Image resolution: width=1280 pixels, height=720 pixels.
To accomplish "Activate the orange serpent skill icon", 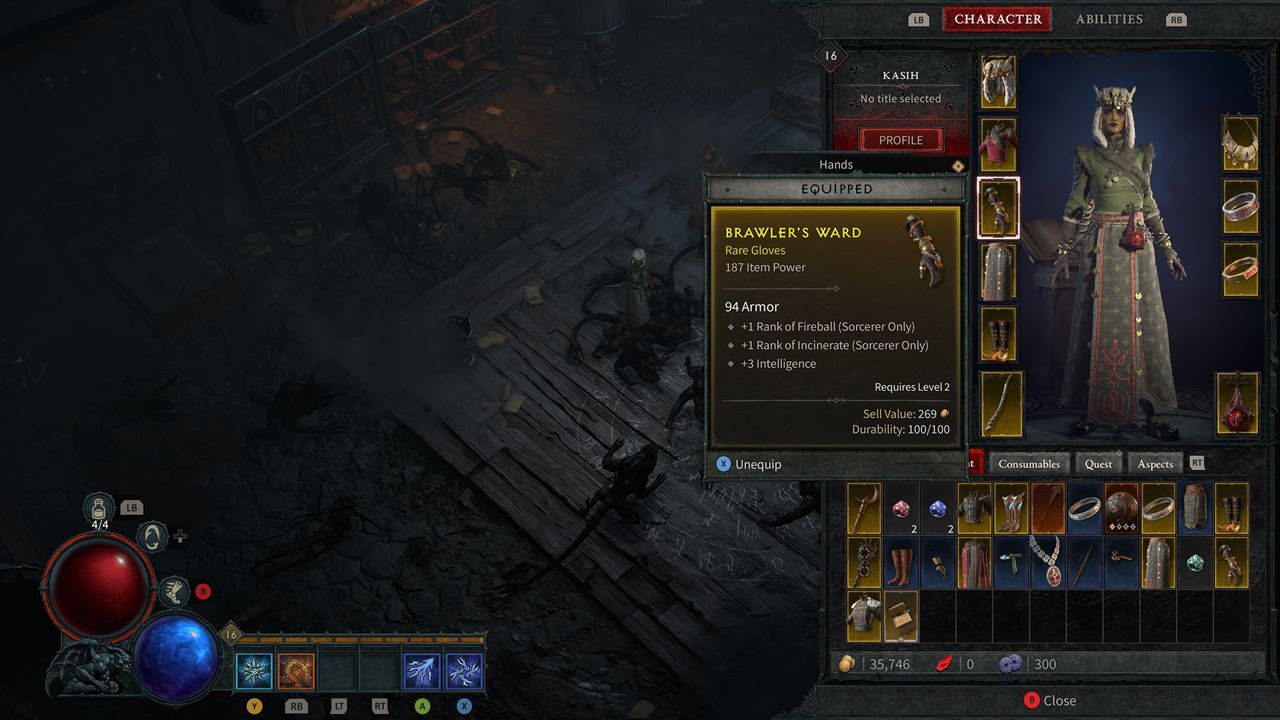I will tap(296, 671).
